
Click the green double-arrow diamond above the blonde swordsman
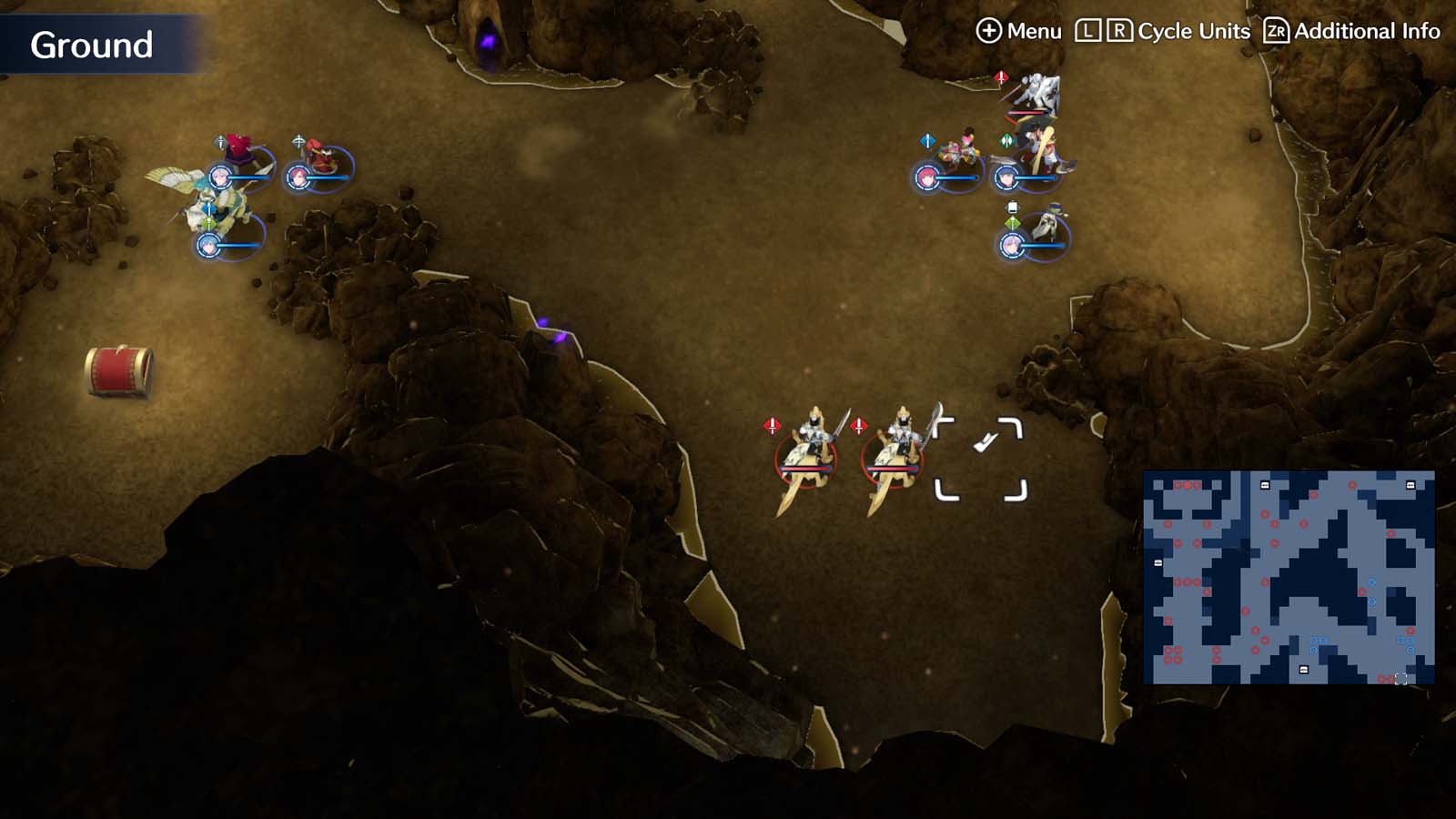[x=1005, y=139]
